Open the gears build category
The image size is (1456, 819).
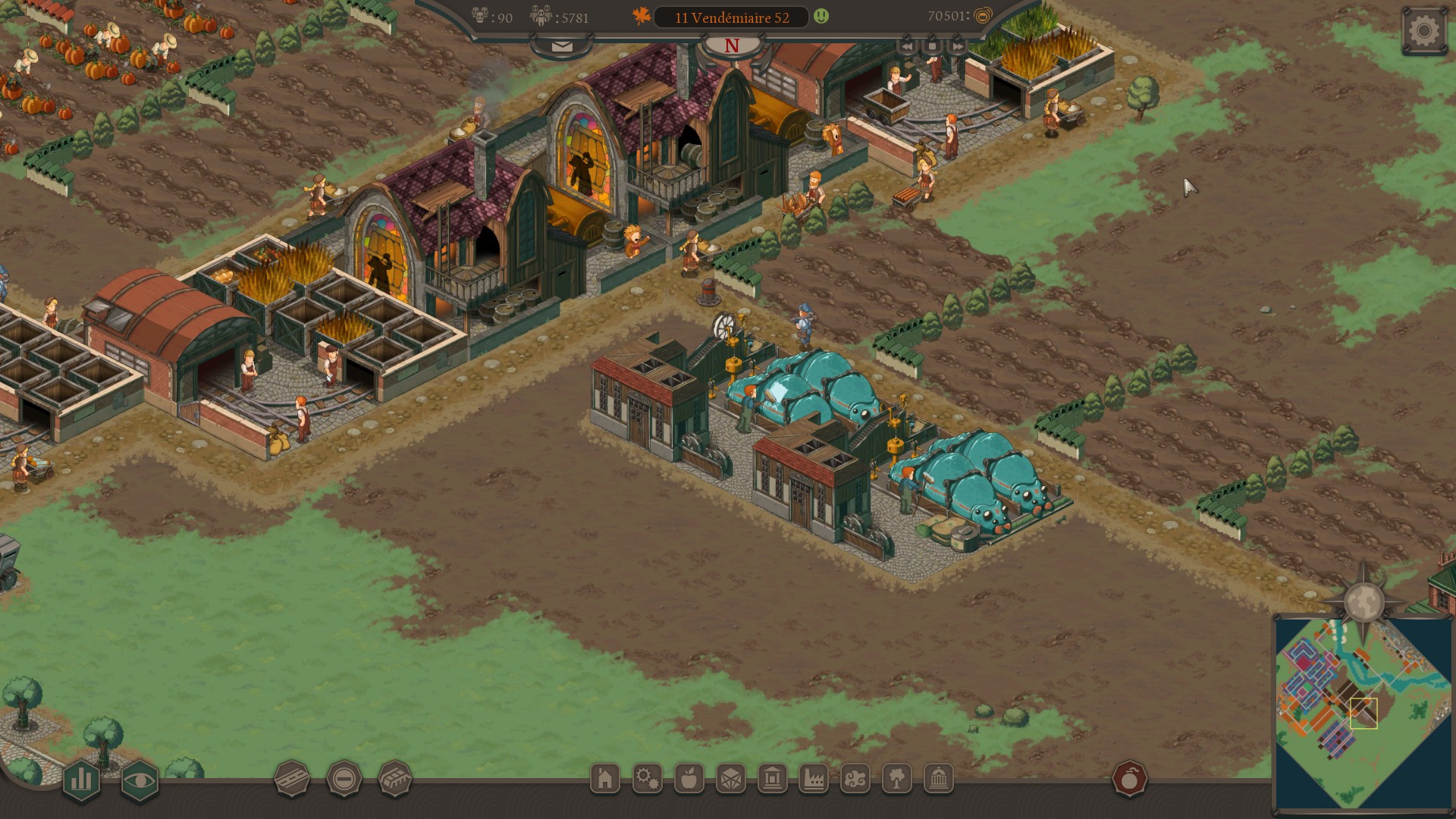coord(647,779)
